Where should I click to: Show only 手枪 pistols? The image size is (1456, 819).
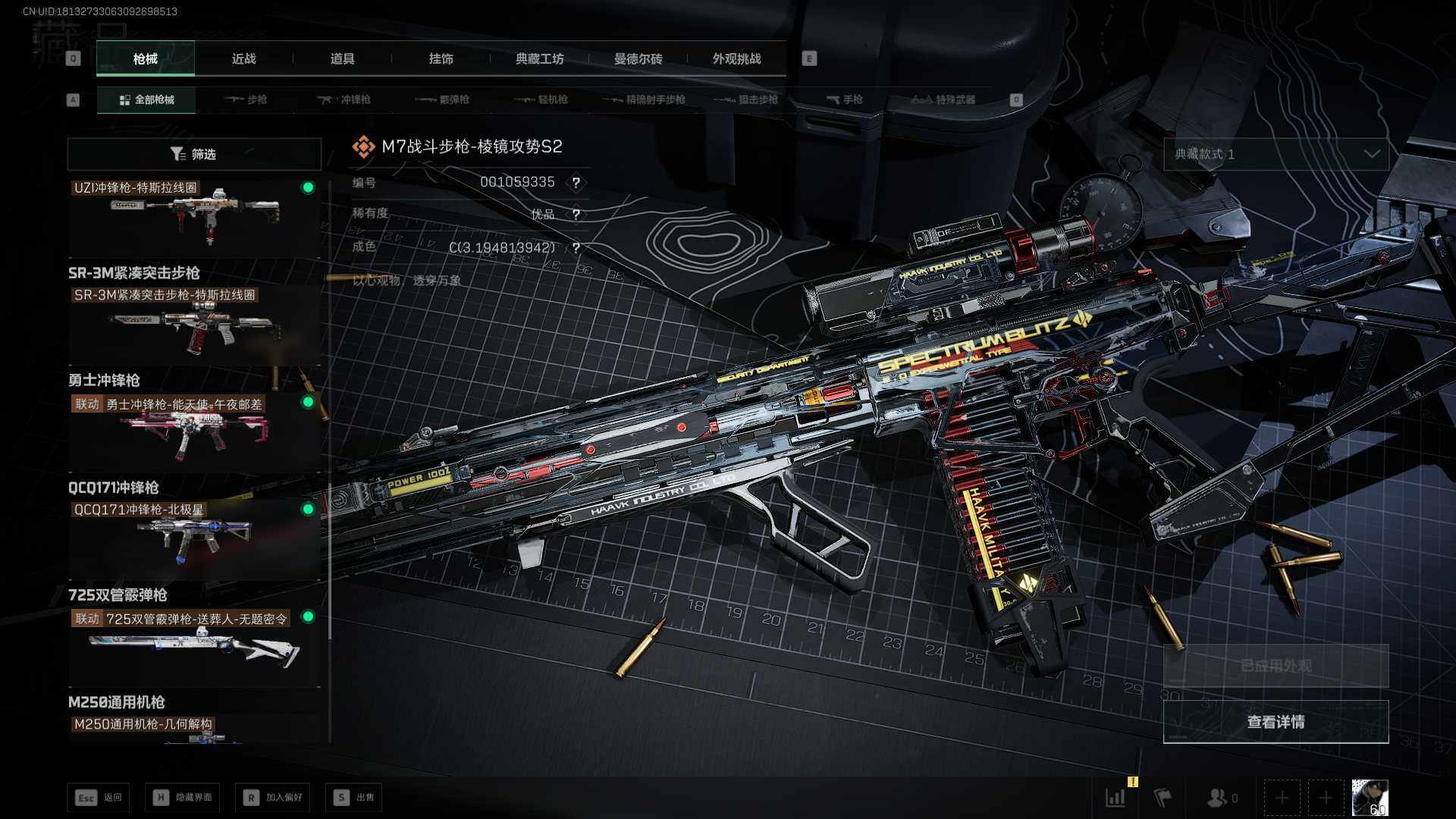click(844, 100)
